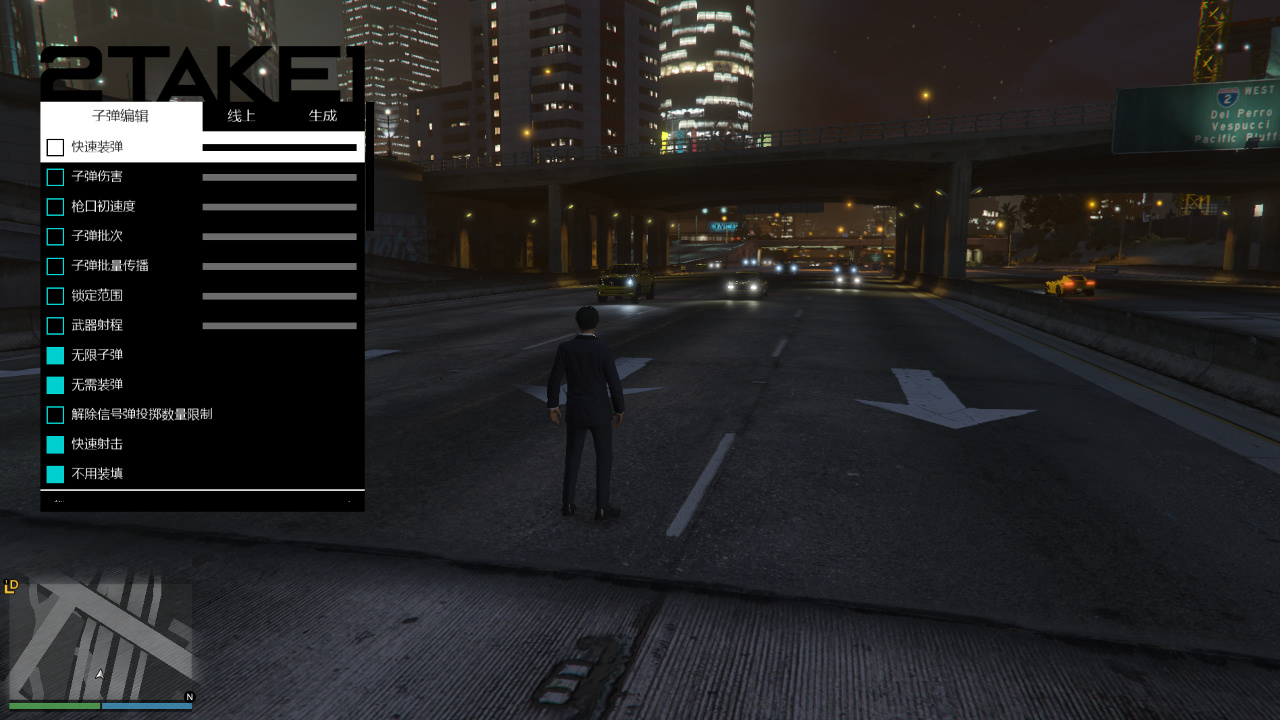Enable 解除信号弹投掷数量限制 checkbox
Image resolution: width=1280 pixels, height=720 pixels.
pos(55,415)
